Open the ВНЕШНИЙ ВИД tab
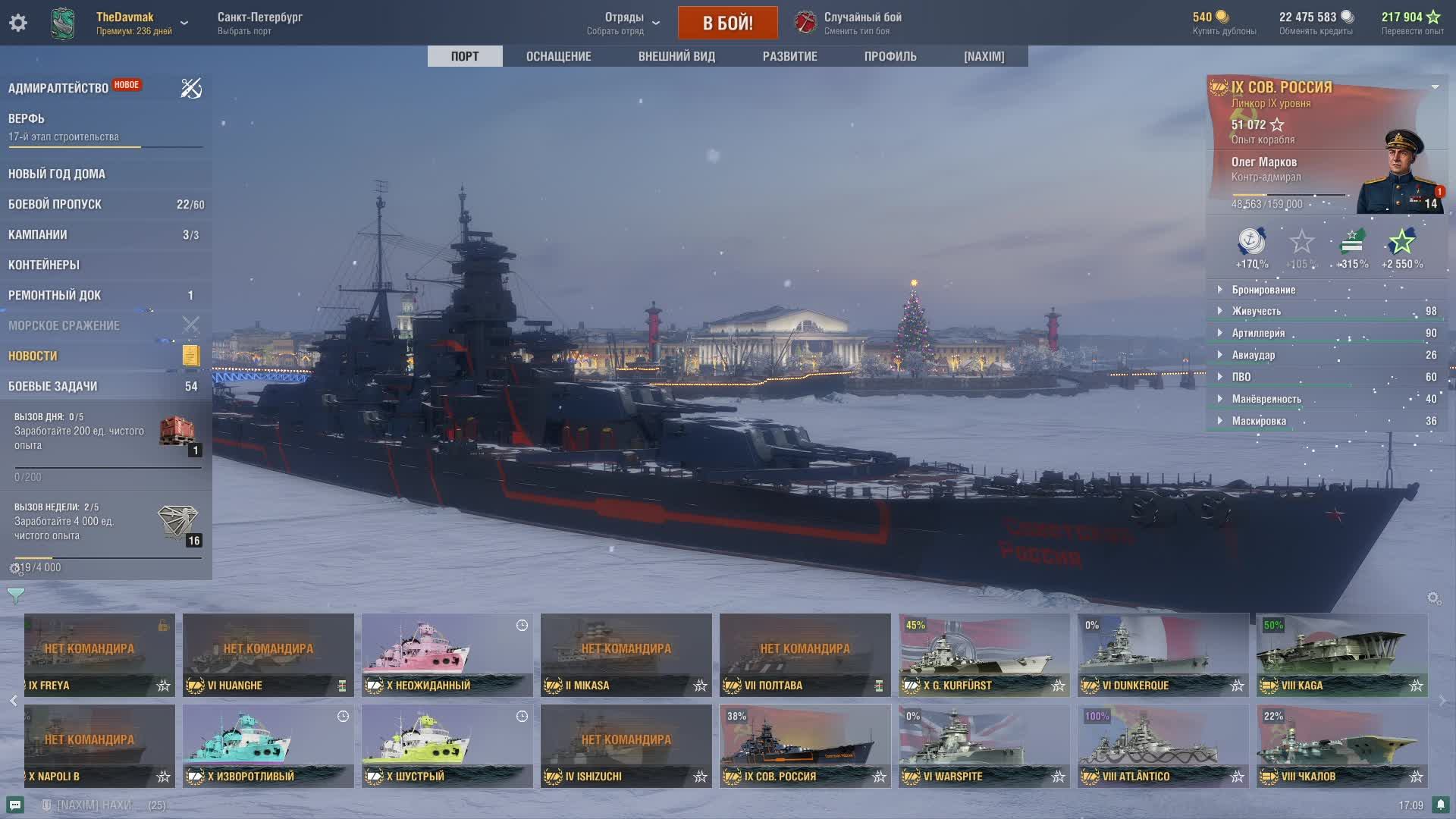This screenshot has height=819, width=1456. point(676,56)
